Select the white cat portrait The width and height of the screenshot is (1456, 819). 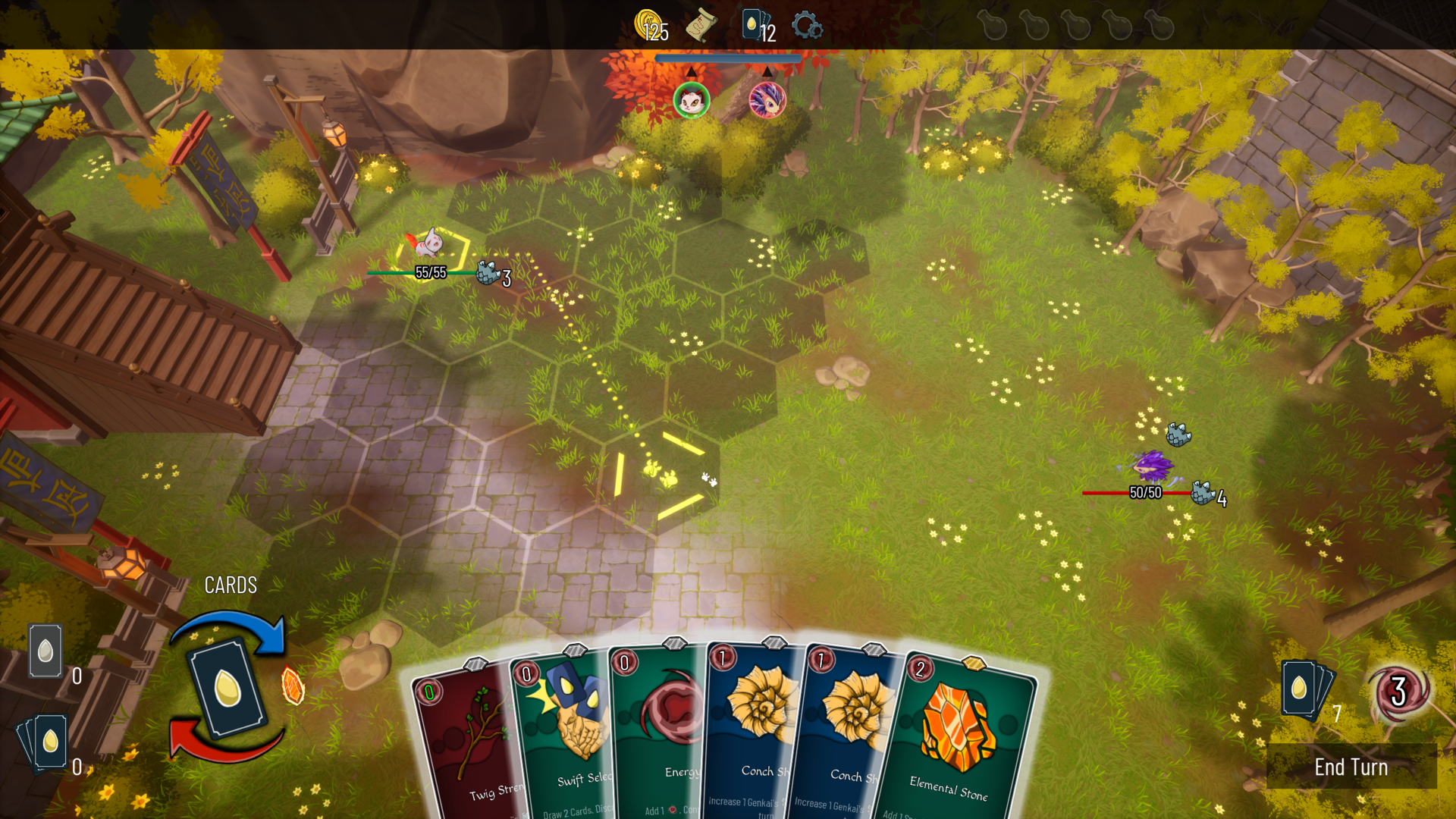pyautogui.click(x=692, y=99)
